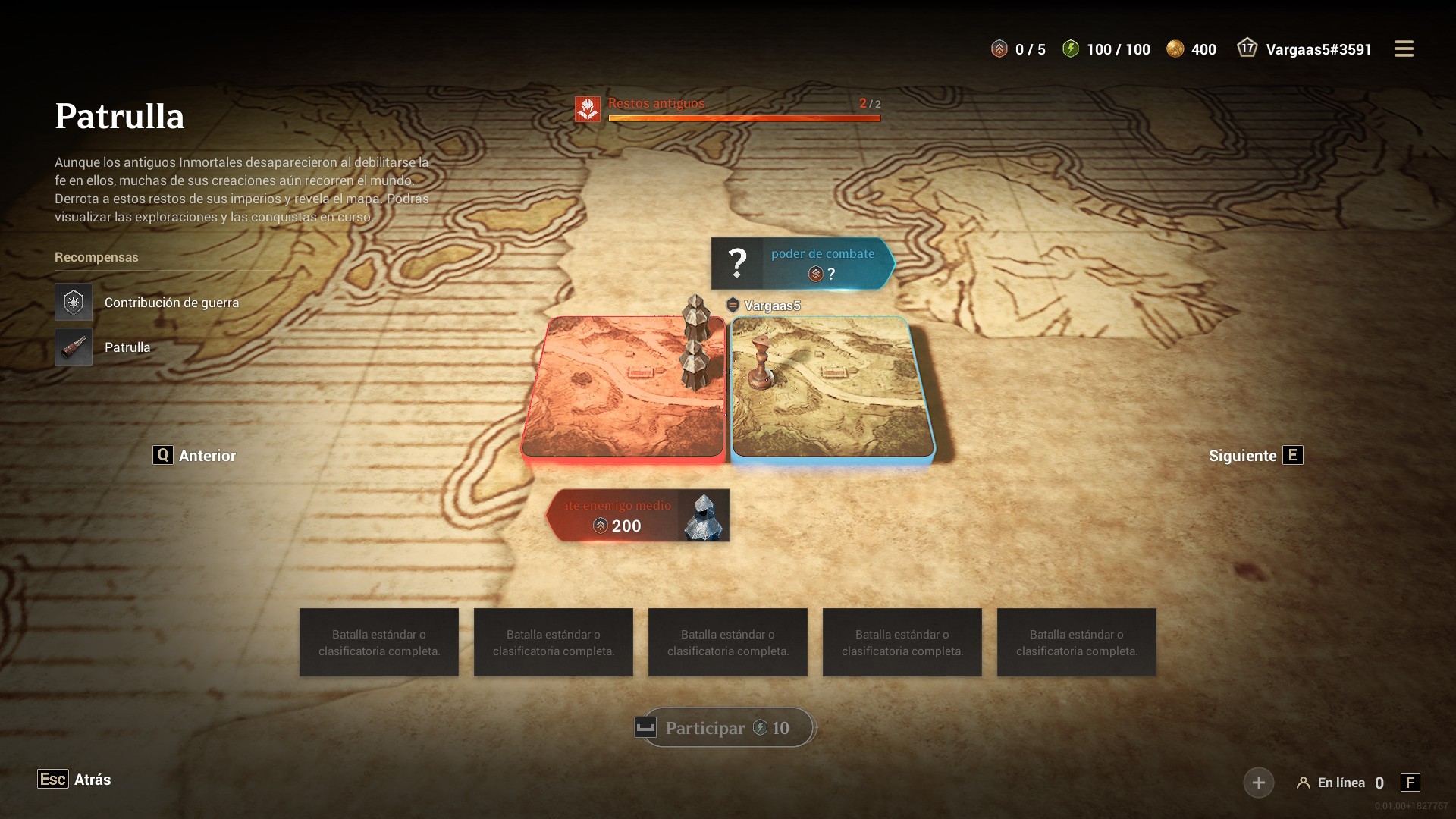The width and height of the screenshot is (1456, 819).
Task: Go back with the Atrás button
Action: click(74, 780)
